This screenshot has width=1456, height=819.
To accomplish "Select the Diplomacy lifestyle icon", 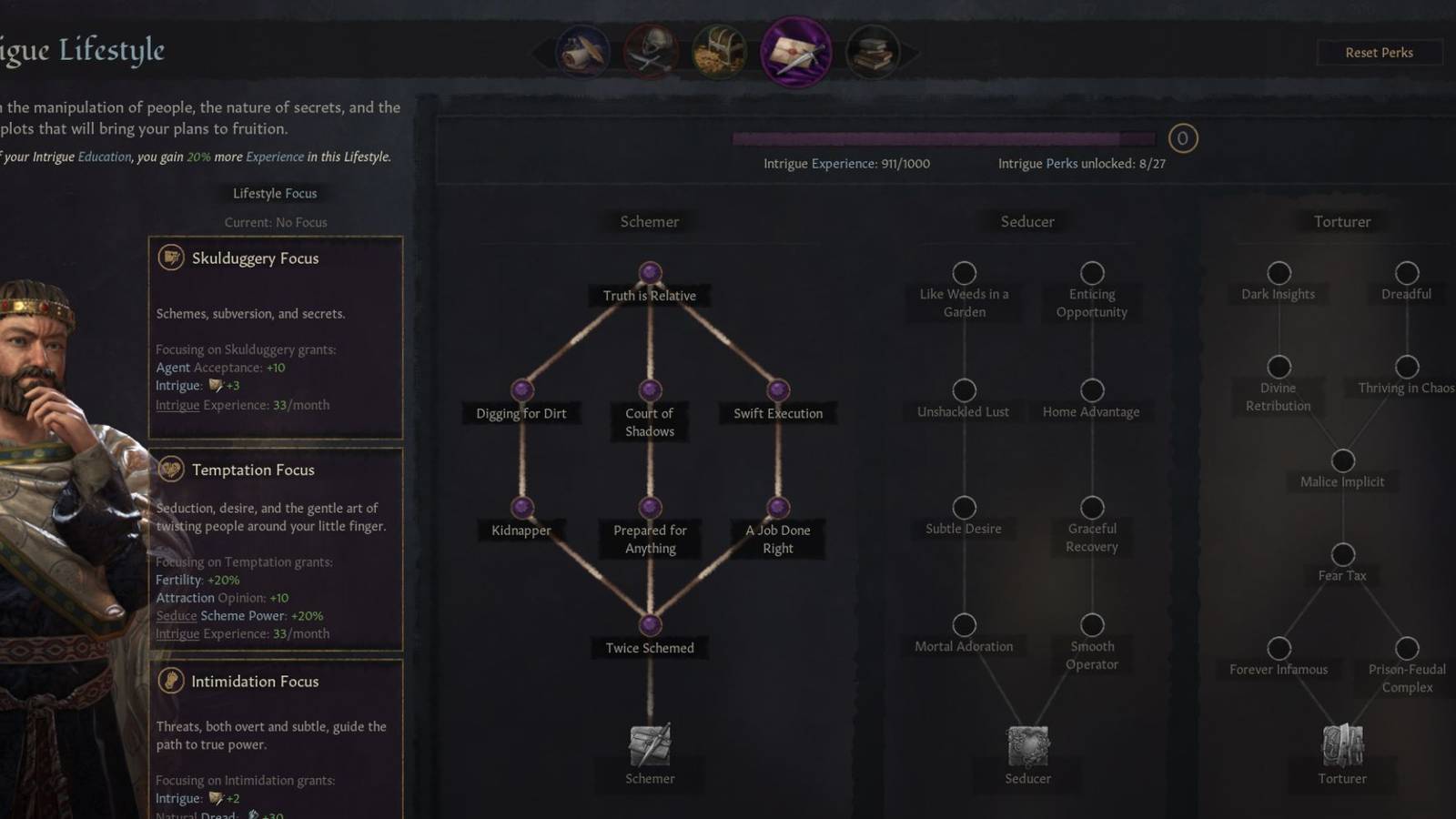I will [x=581, y=52].
